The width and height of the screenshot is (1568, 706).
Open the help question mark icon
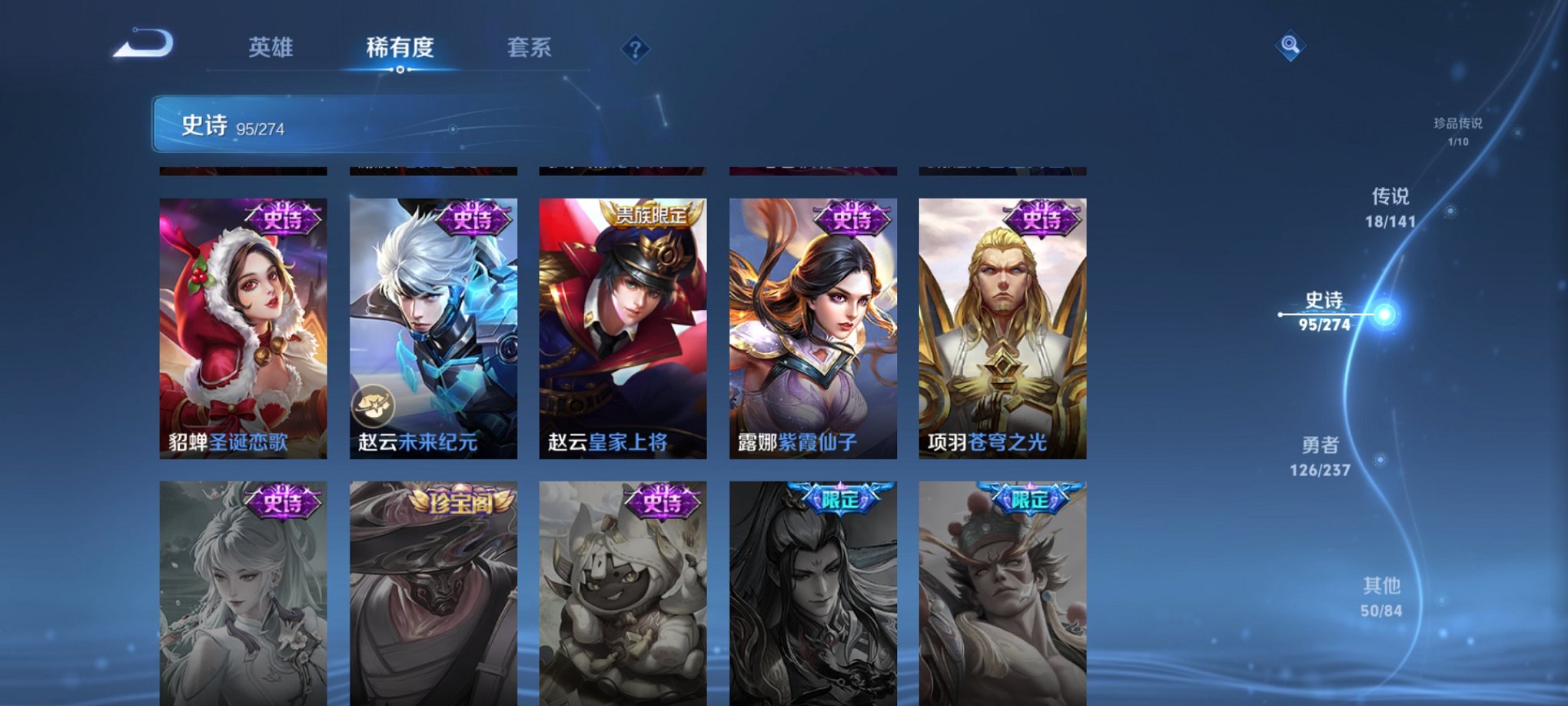pos(635,48)
